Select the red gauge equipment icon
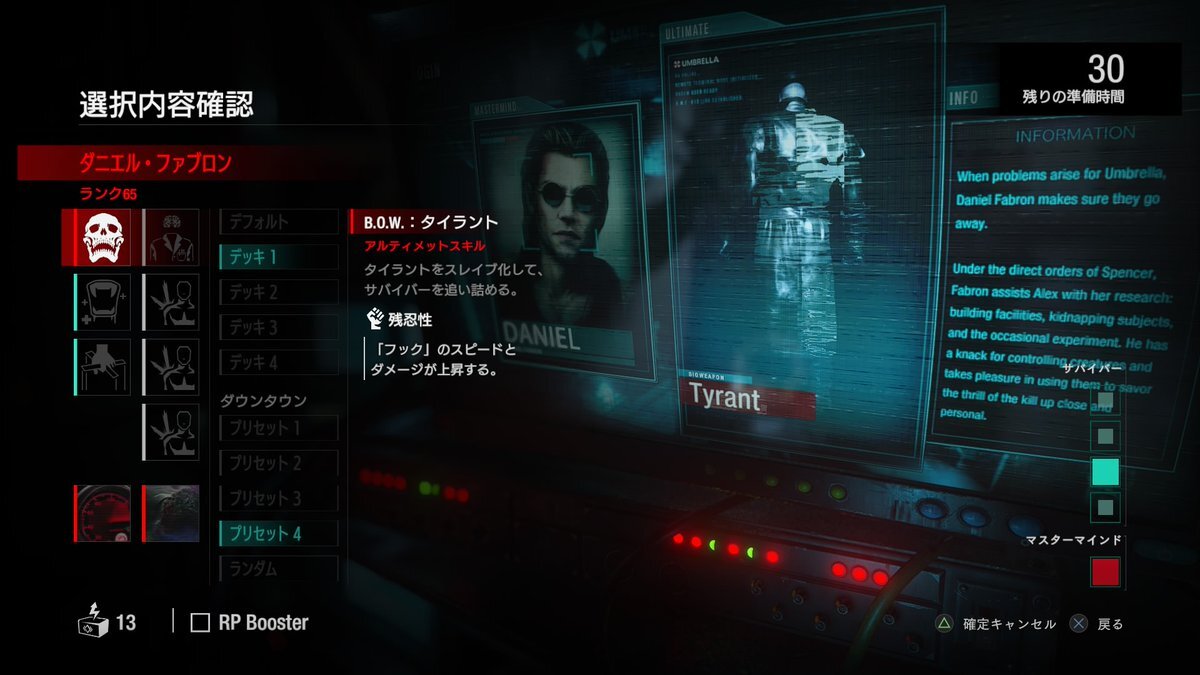 tap(102, 514)
